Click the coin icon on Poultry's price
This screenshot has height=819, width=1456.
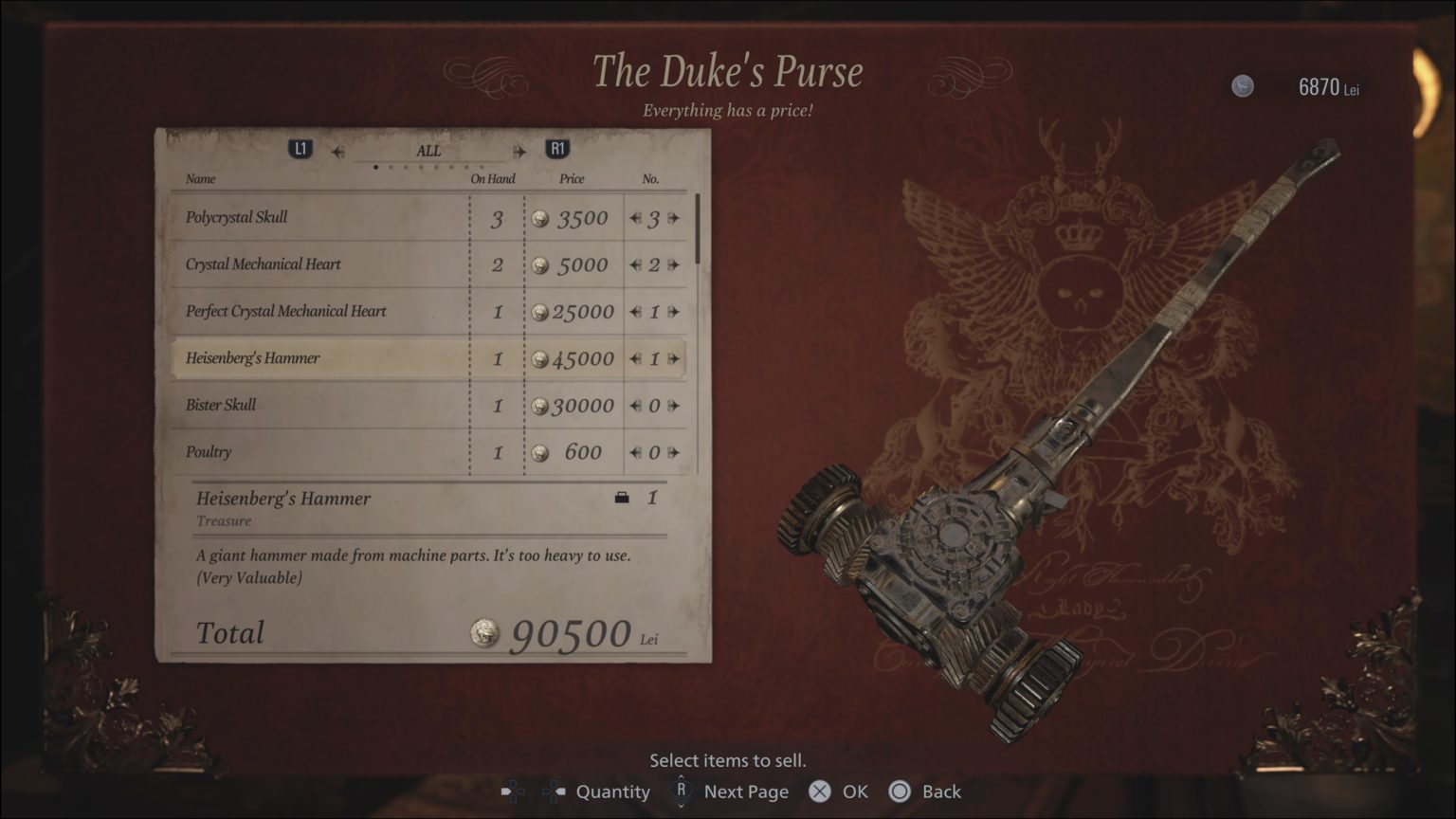coord(540,453)
